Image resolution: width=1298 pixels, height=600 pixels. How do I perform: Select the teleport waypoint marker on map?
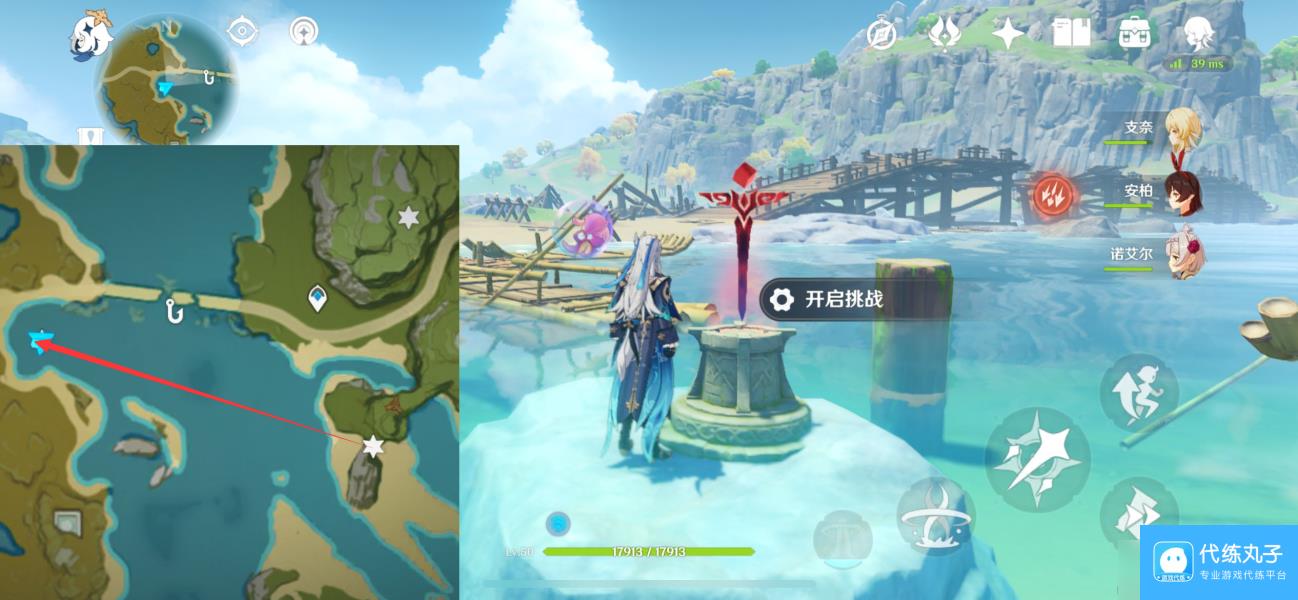318,297
